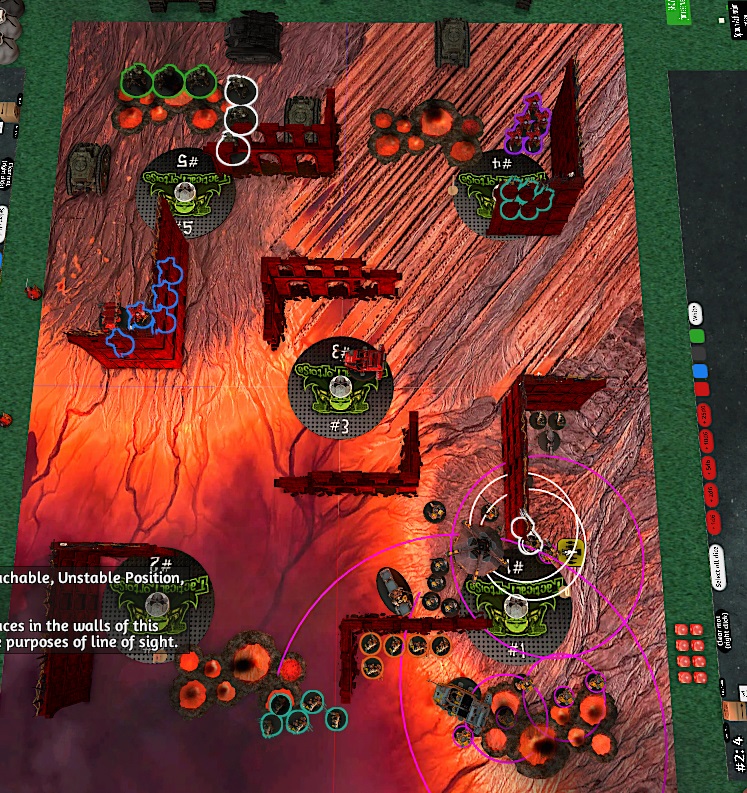Choose the blue dice swatch on right mat
The height and width of the screenshot is (793, 747).
[x=701, y=372]
